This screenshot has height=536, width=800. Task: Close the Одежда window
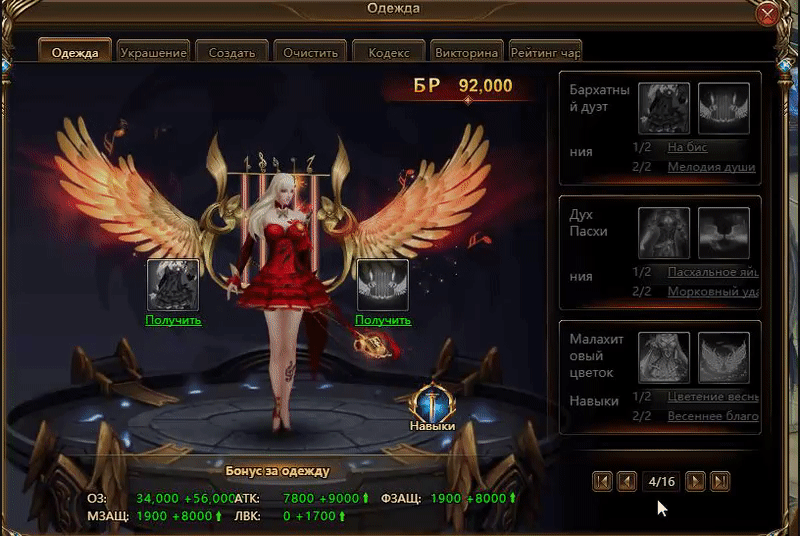[767, 13]
